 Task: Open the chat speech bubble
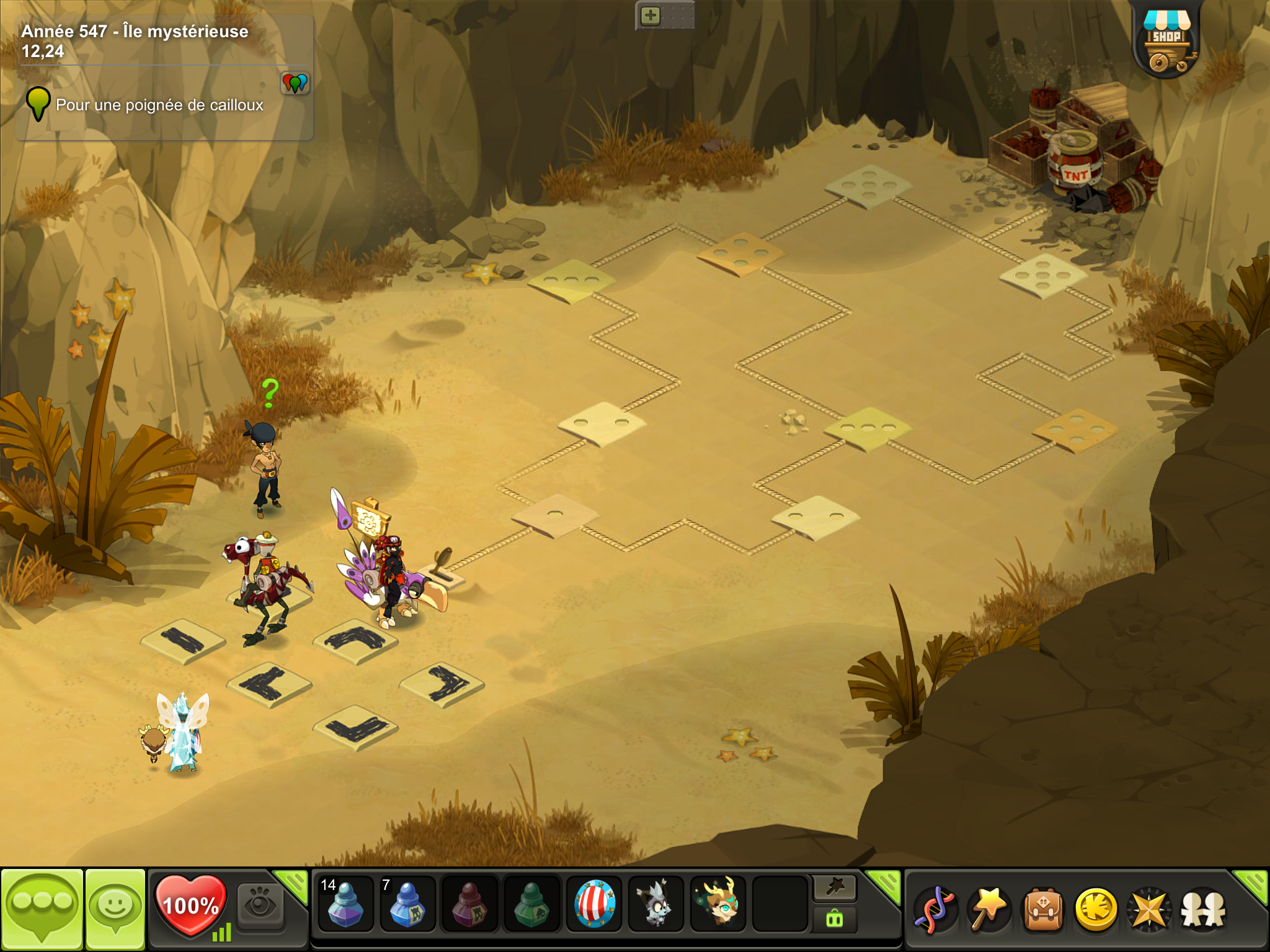click(x=42, y=908)
